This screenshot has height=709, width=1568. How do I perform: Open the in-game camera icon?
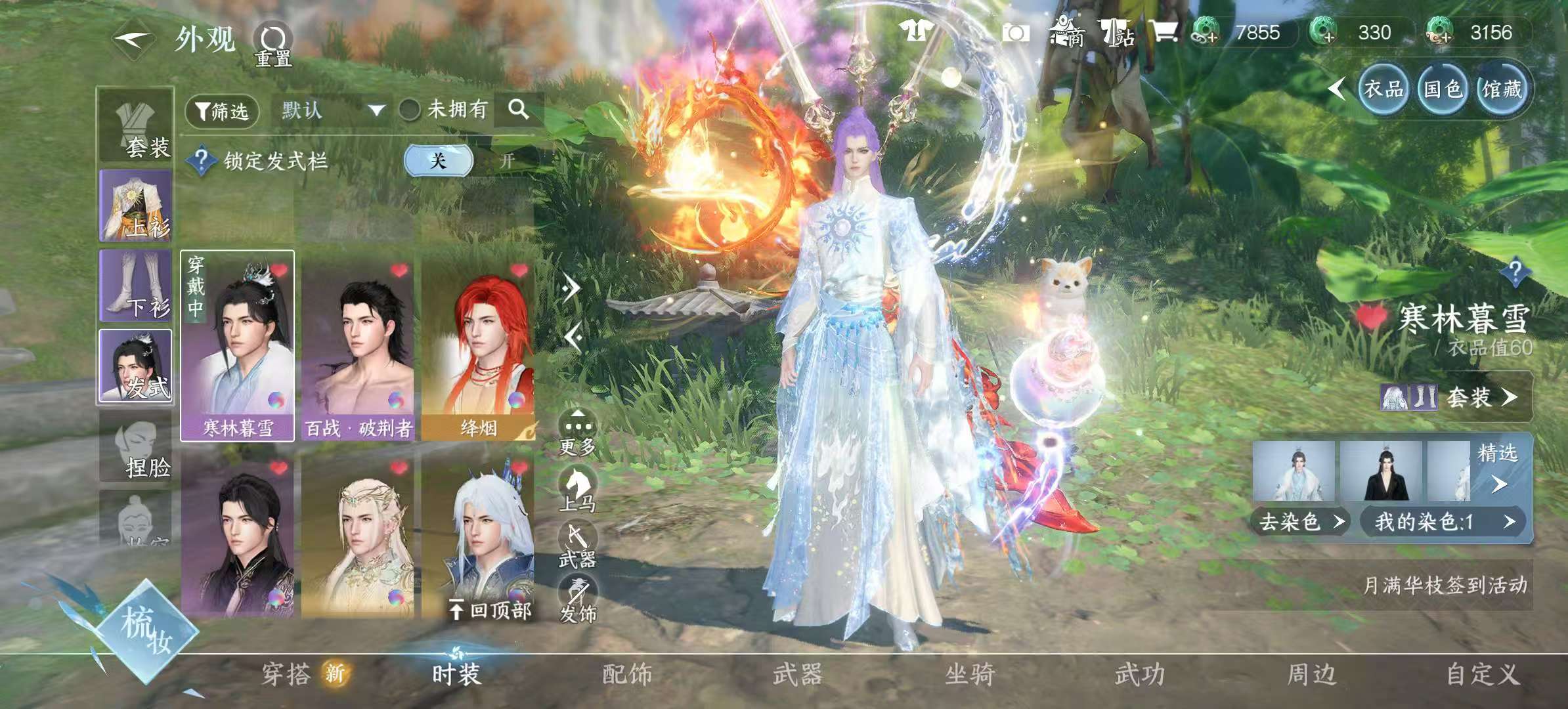[x=1016, y=31]
